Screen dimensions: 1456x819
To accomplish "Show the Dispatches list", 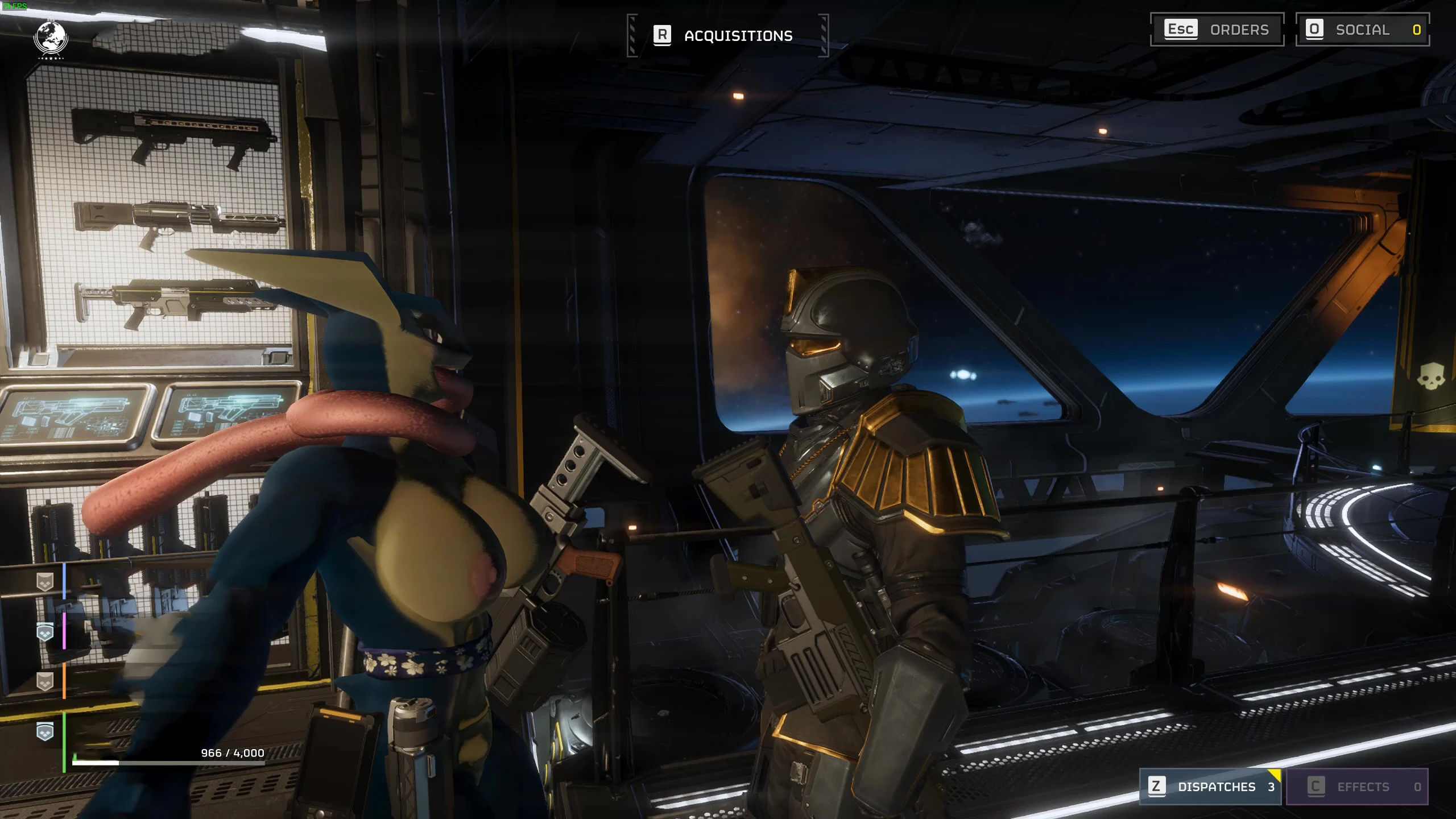I will (1210, 787).
